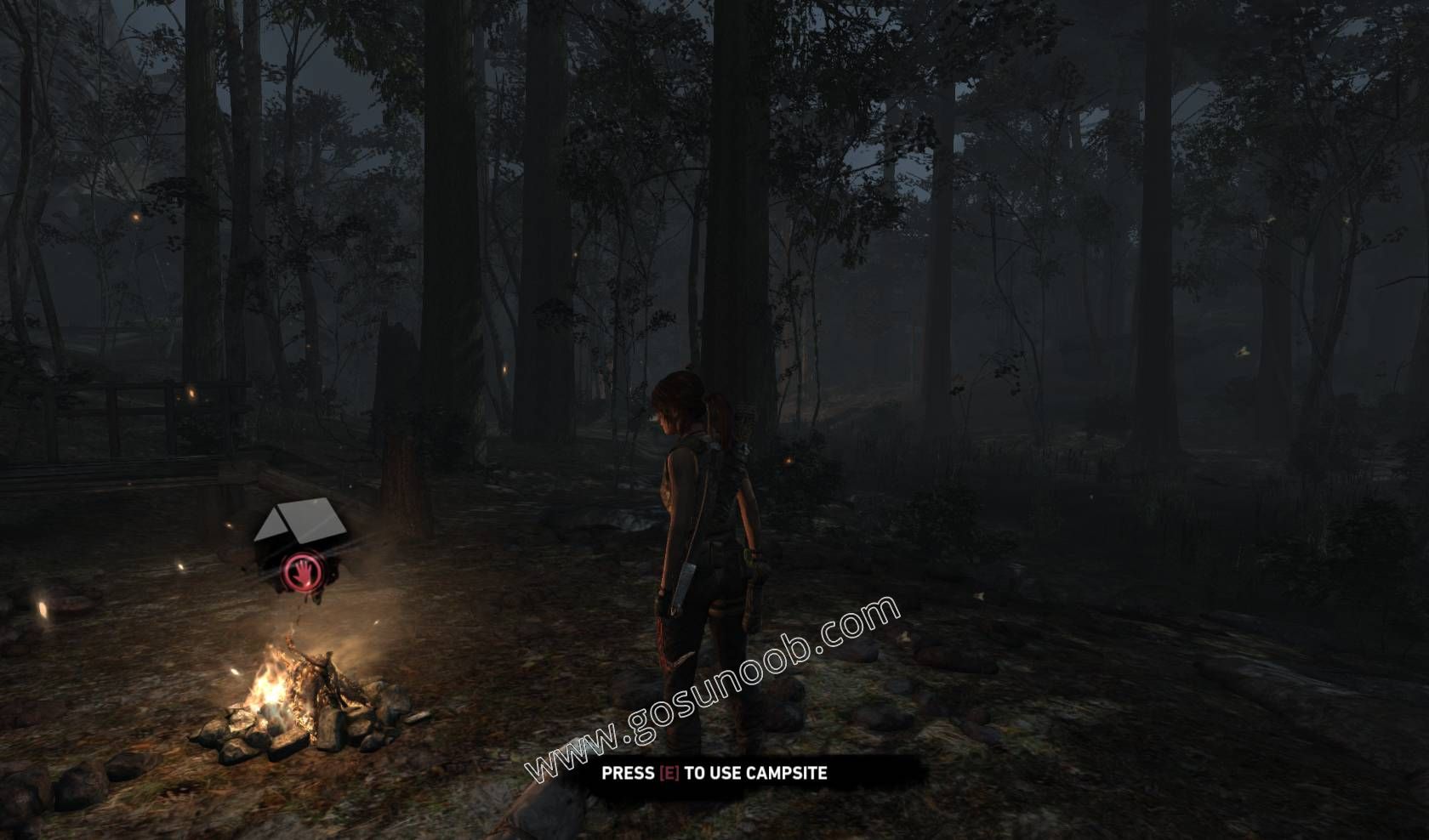Click Lara Croft's ponytail
1429x840 pixels.
717,417
